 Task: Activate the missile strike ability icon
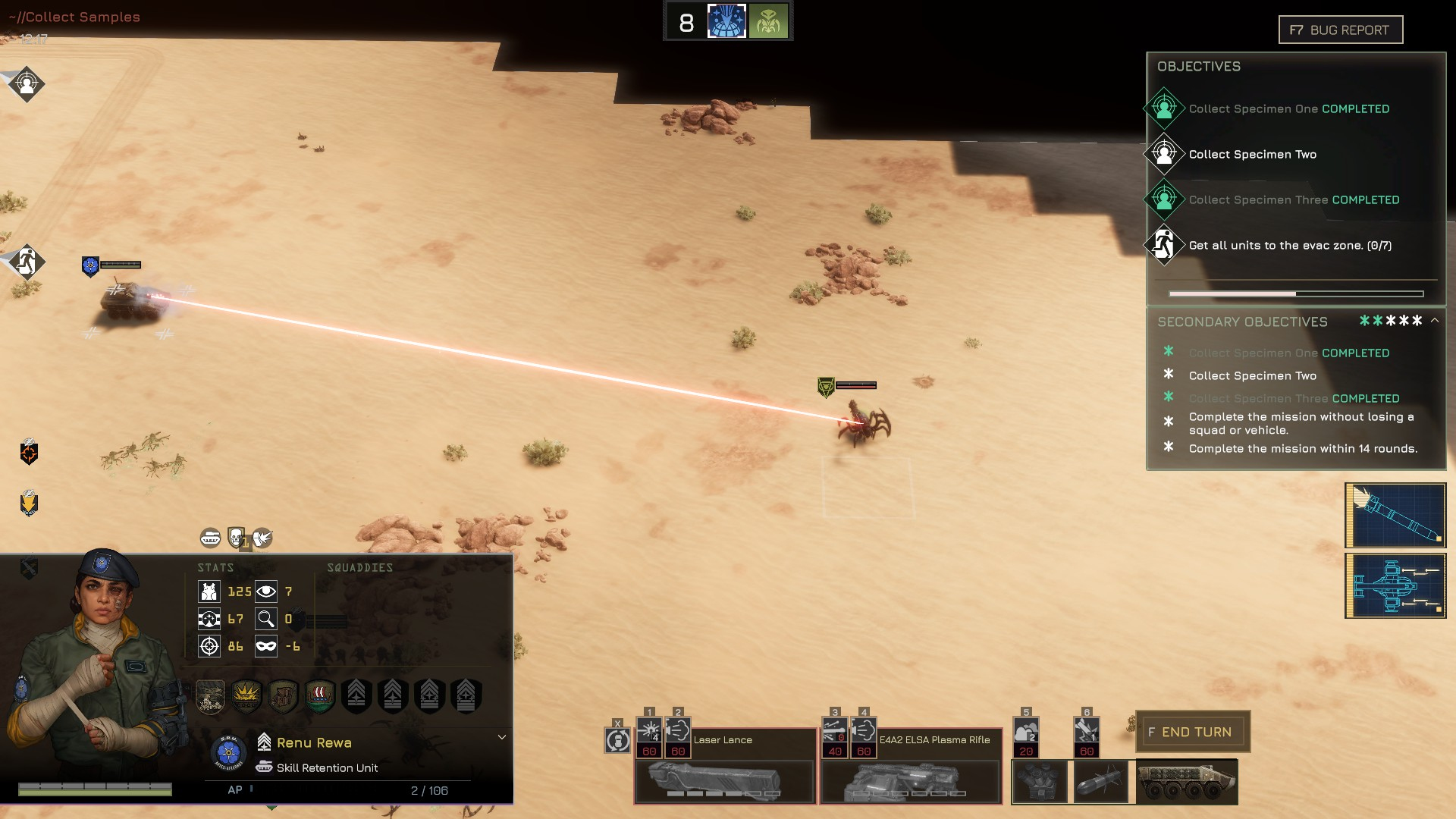coord(1087,733)
